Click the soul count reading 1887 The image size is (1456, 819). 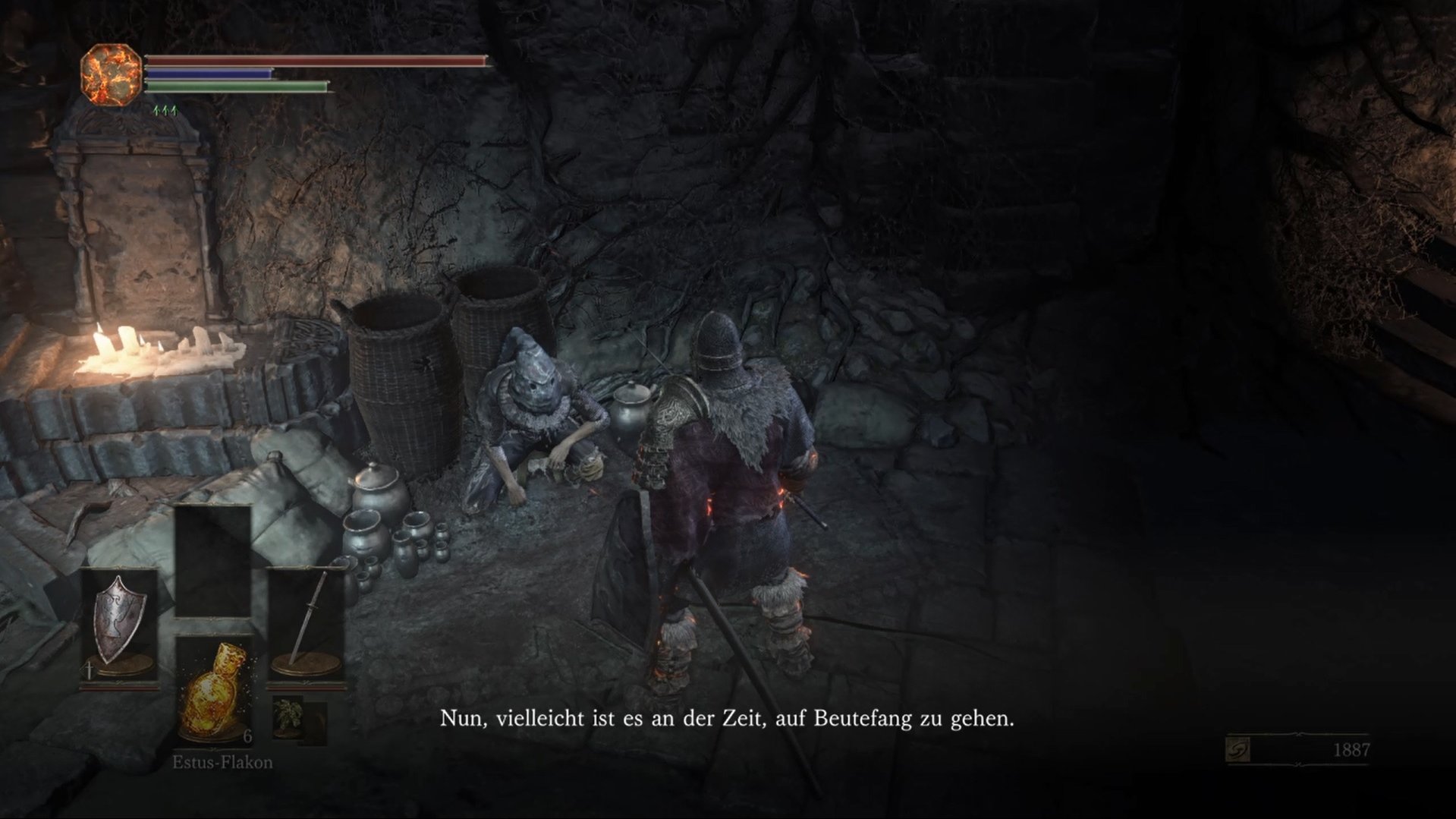coord(1351,748)
